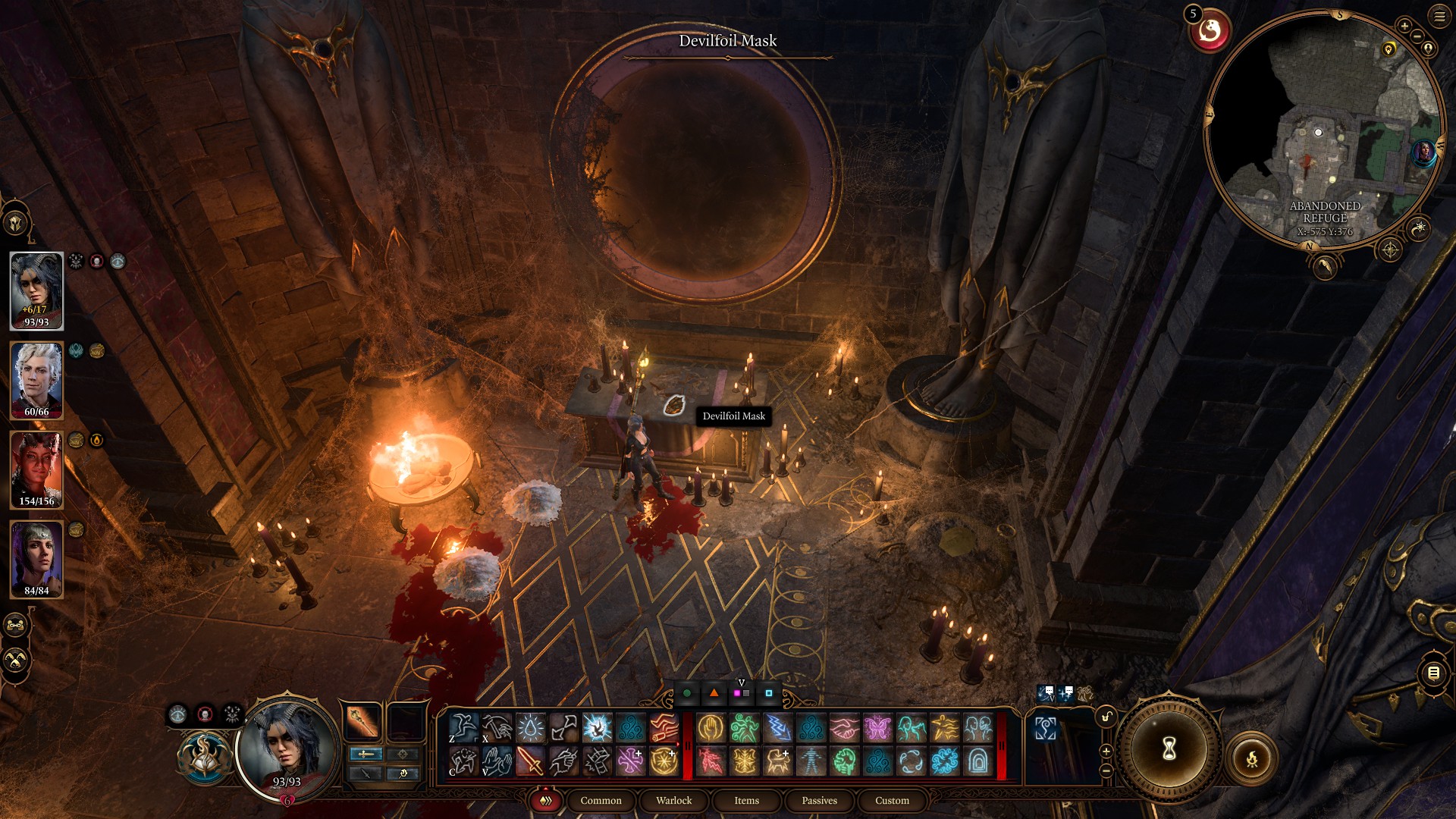Enter turn-based mode with the hourglass icon
1456x819 pixels.
point(1169,749)
